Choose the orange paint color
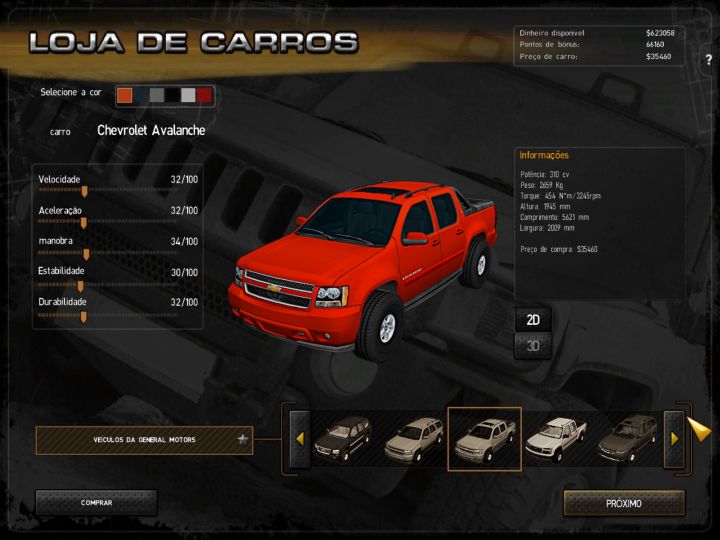The width and height of the screenshot is (720, 540). coord(125,95)
